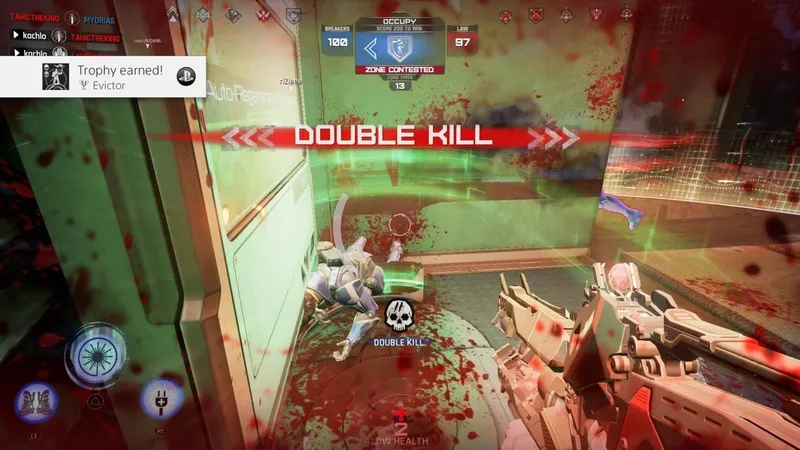Screen dimensions: 800x450
Task: Activate the radial burst ultimate ability
Action: tap(94, 354)
